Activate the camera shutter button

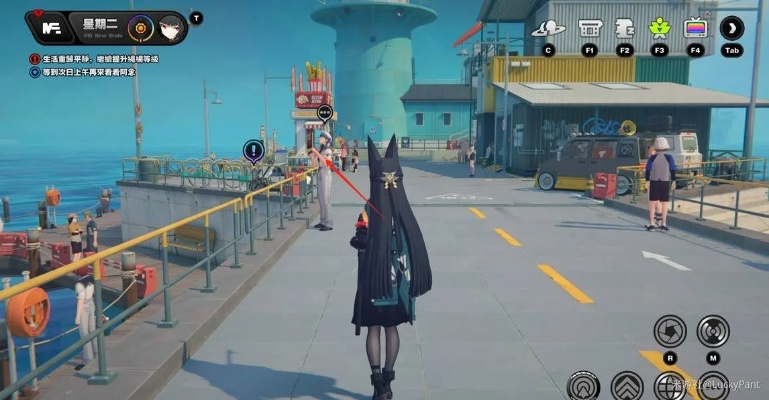669,331
